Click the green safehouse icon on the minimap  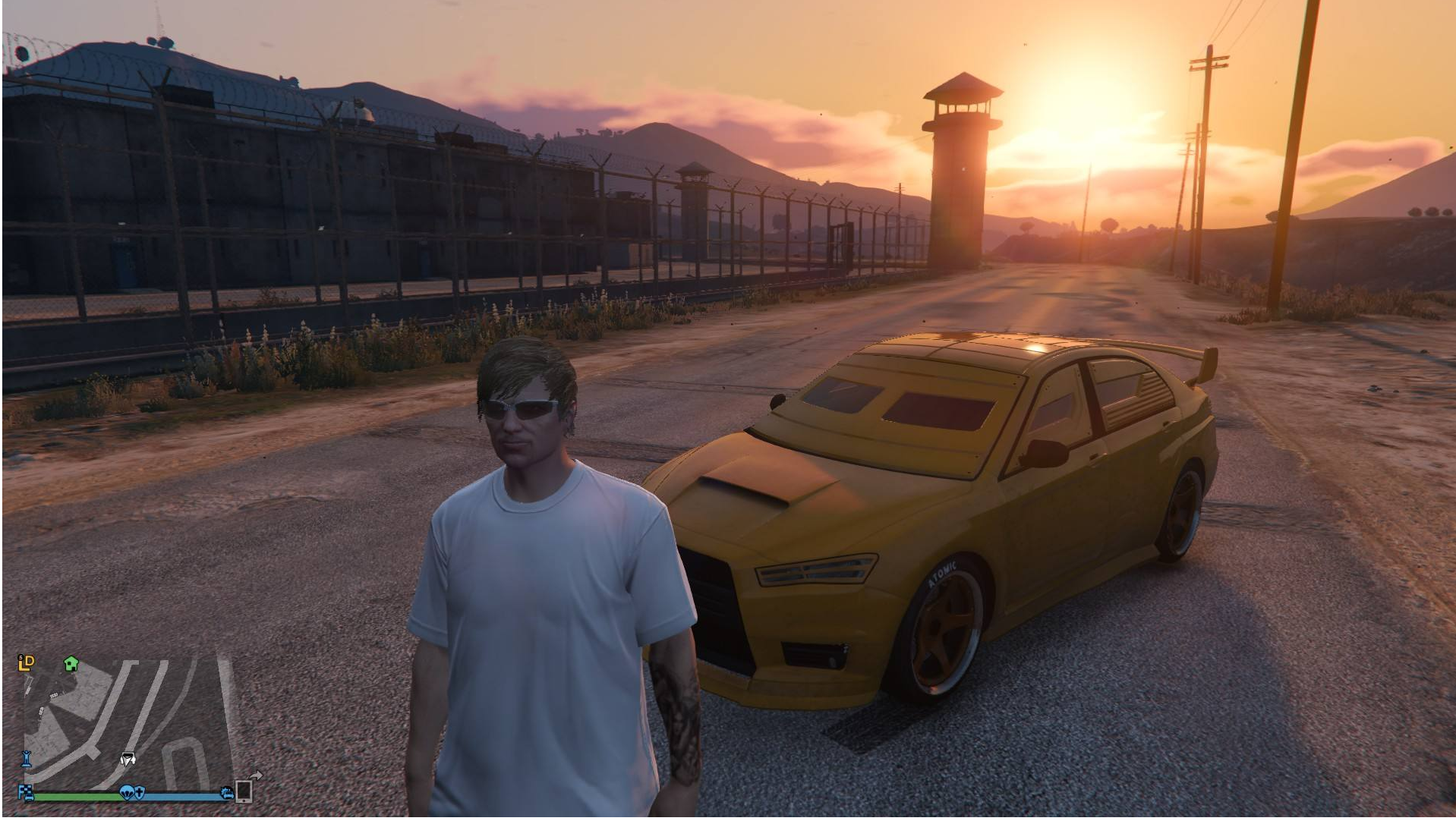pyautogui.click(x=71, y=665)
